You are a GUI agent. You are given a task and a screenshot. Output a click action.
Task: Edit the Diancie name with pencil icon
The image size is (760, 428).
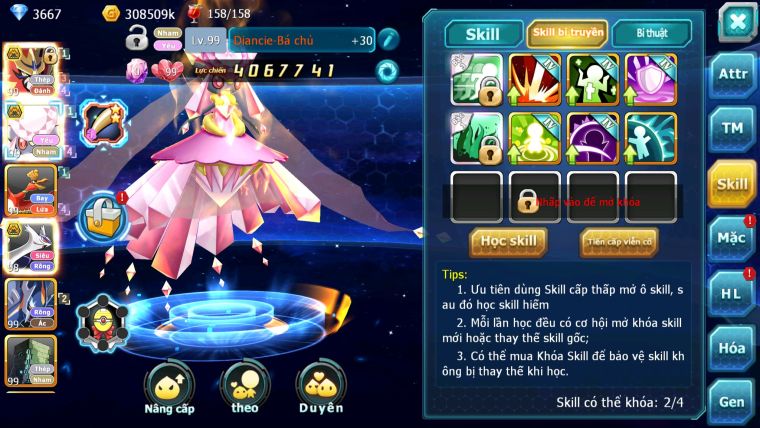pos(389,39)
